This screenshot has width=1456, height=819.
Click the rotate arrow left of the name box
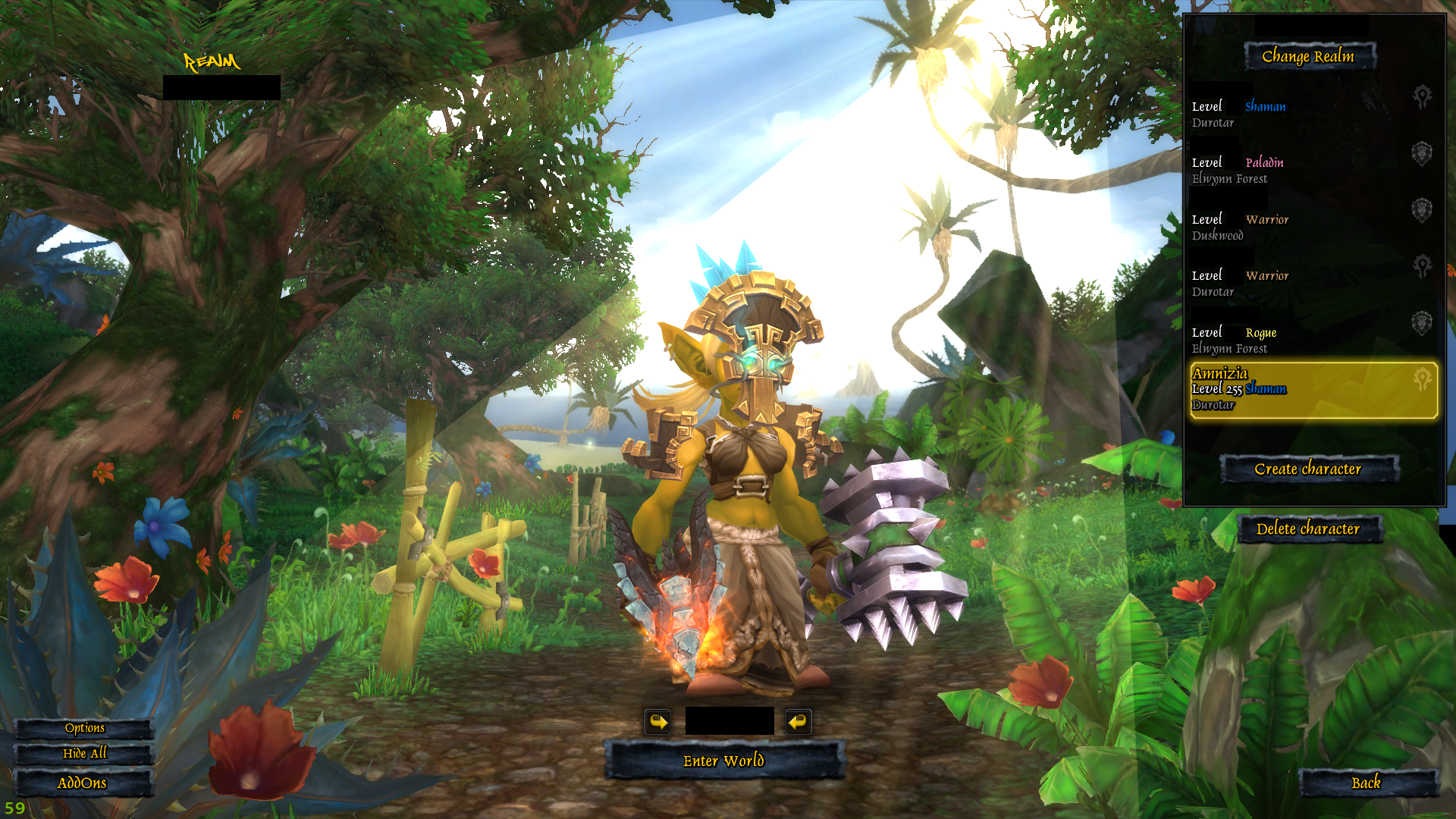pyautogui.click(x=657, y=721)
